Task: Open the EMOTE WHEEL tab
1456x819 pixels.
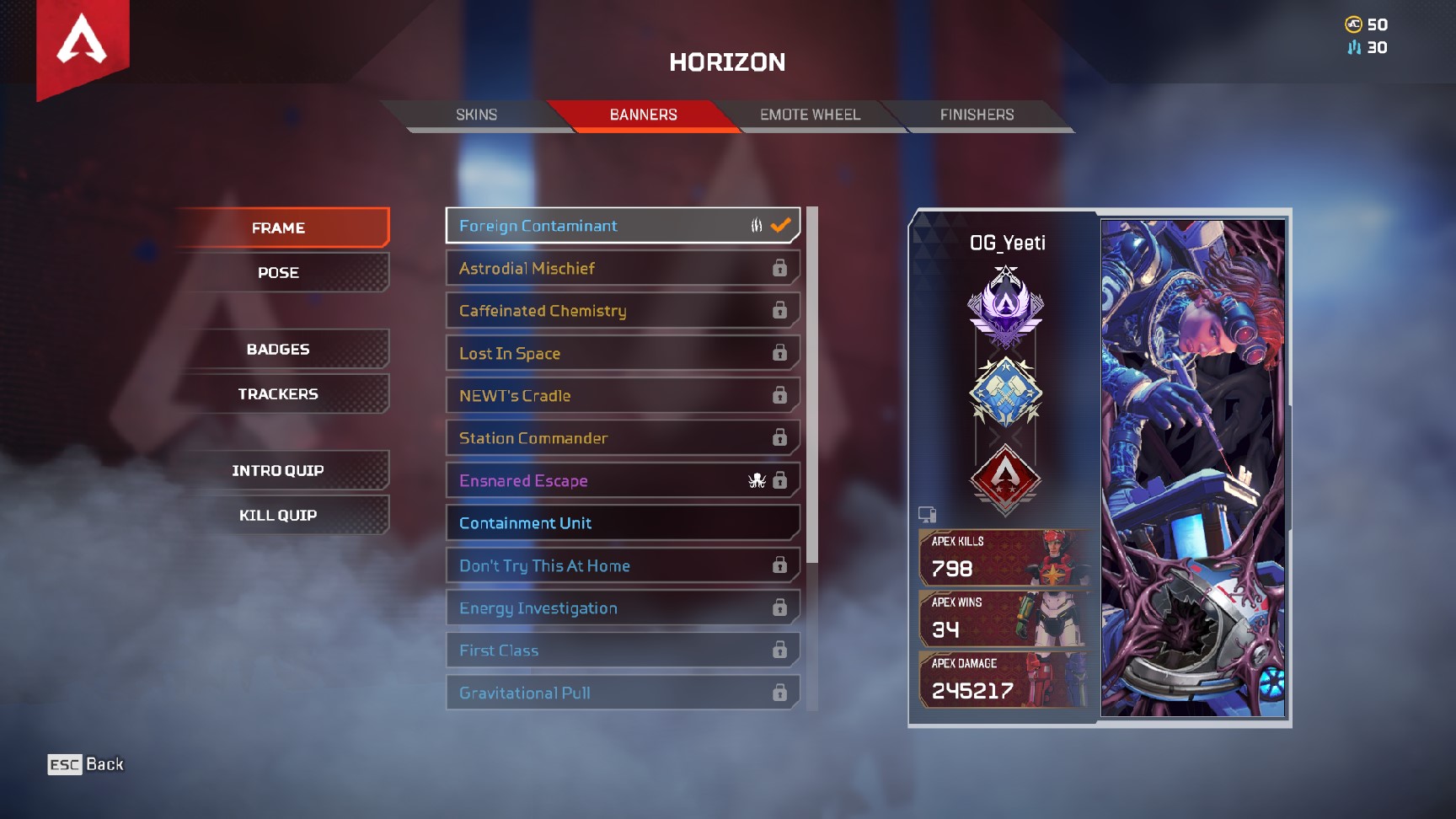Action: click(810, 115)
